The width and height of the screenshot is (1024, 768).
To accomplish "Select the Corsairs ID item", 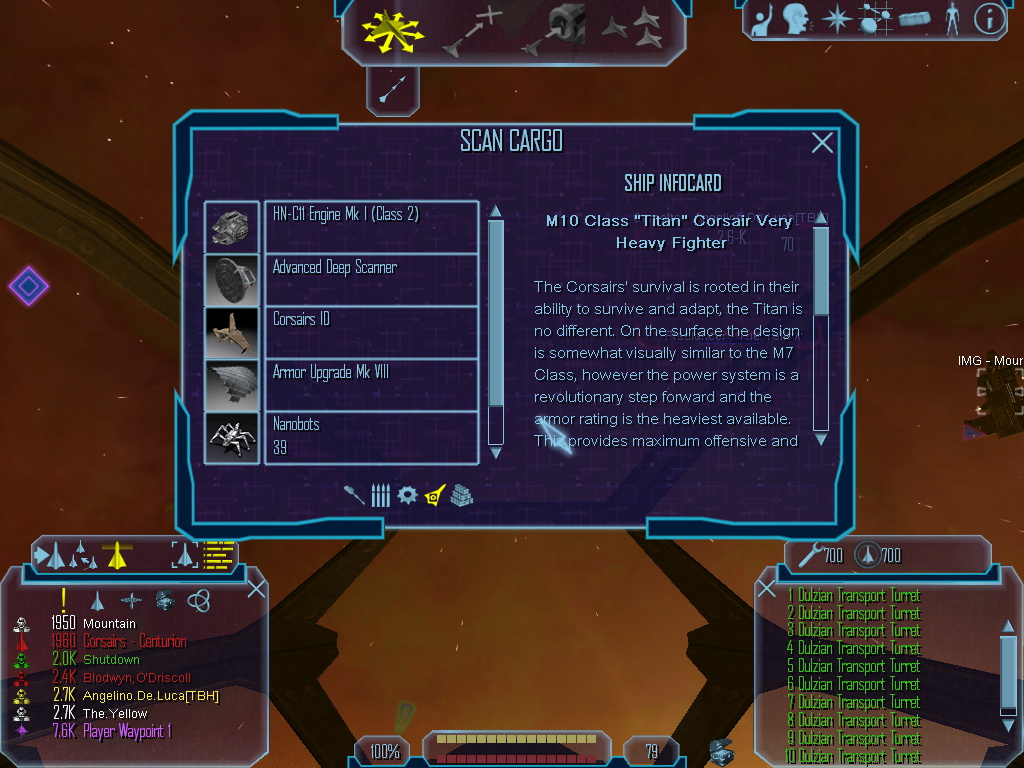I will [x=371, y=332].
